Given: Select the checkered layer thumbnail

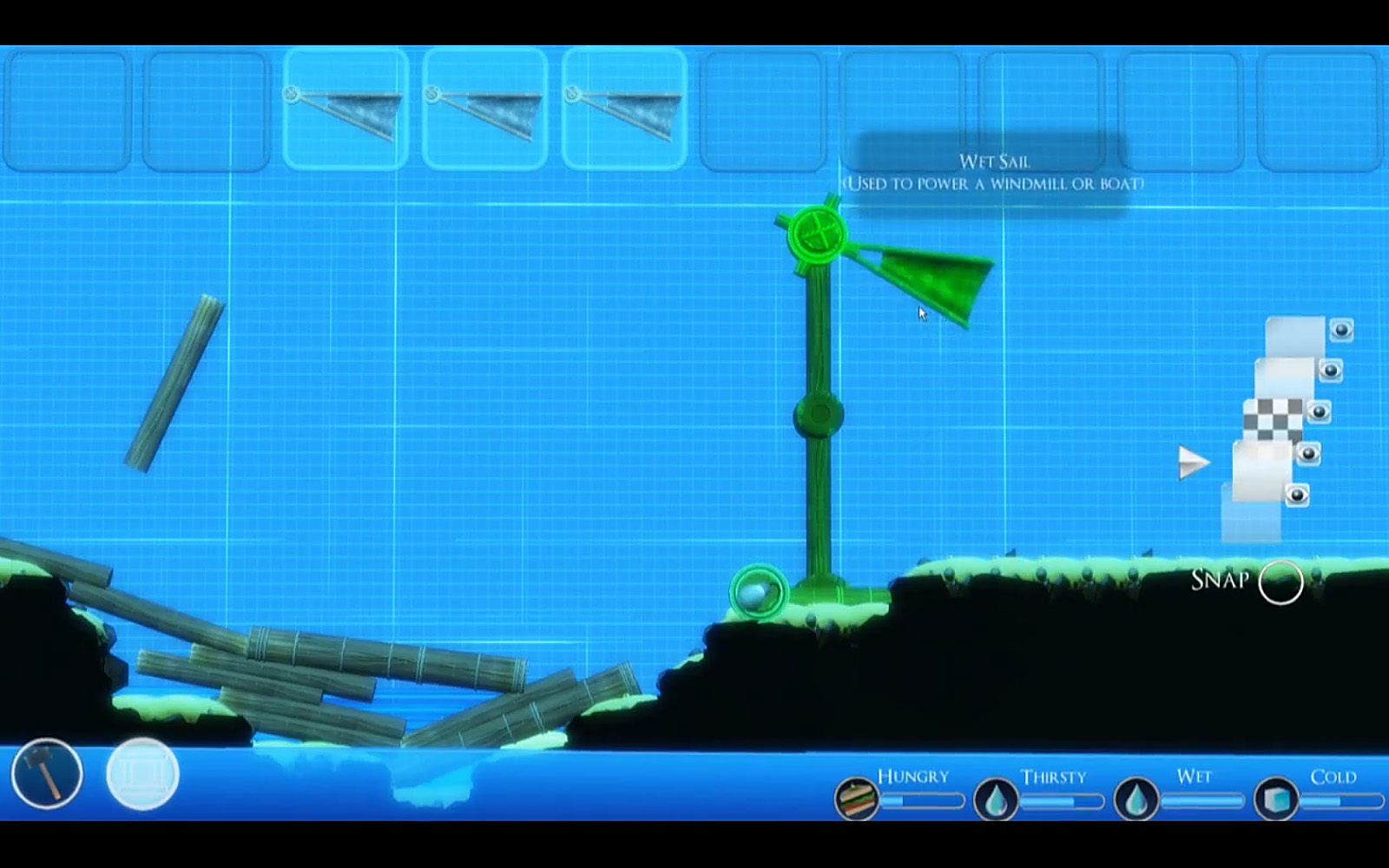Looking at the screenshot, I should coord(1273,418).
